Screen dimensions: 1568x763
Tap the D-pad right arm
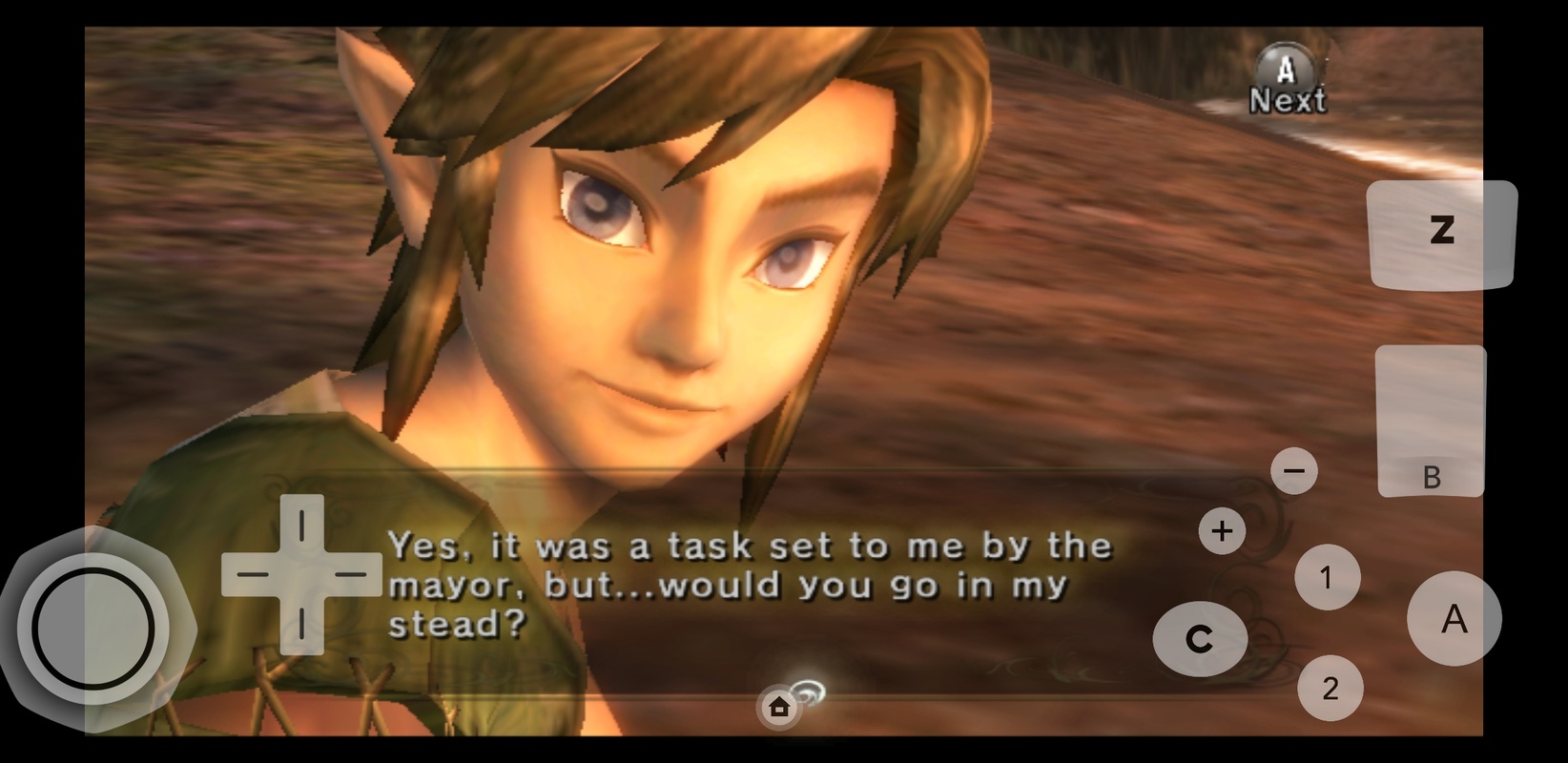pos(352,574)
